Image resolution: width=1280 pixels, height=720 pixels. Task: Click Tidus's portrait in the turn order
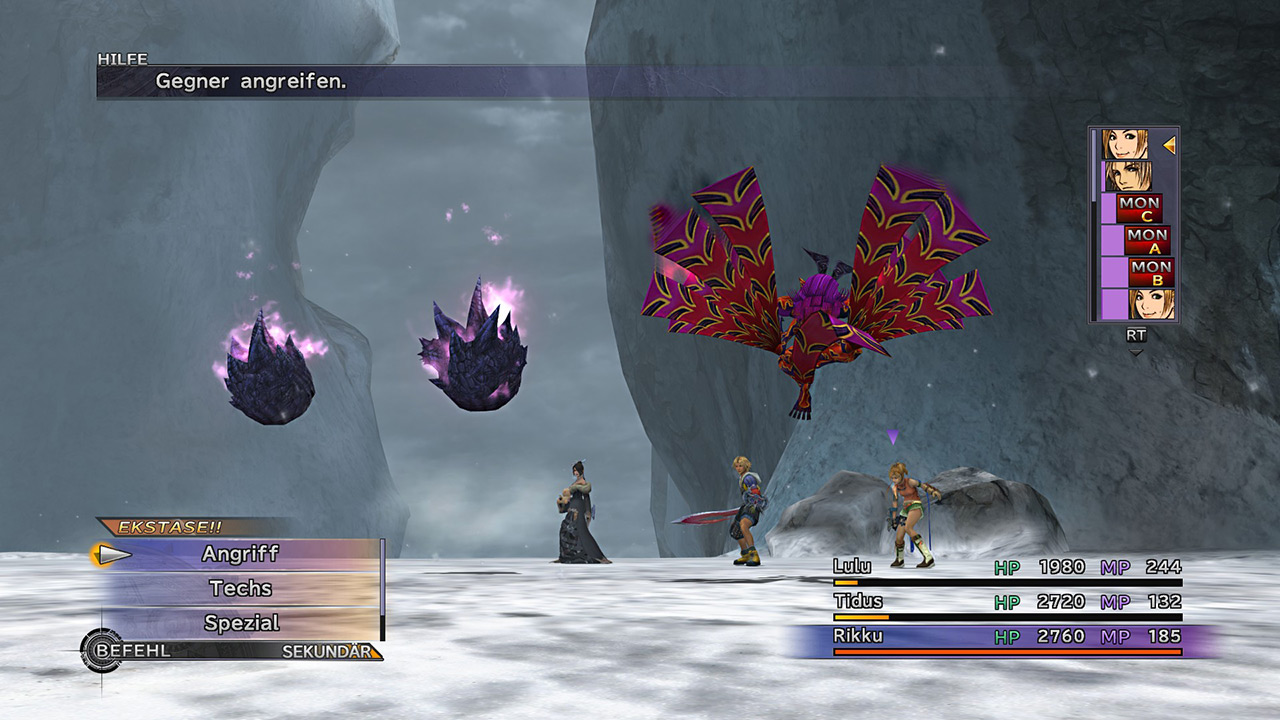pyautogui.click(x=1127, y=176)
